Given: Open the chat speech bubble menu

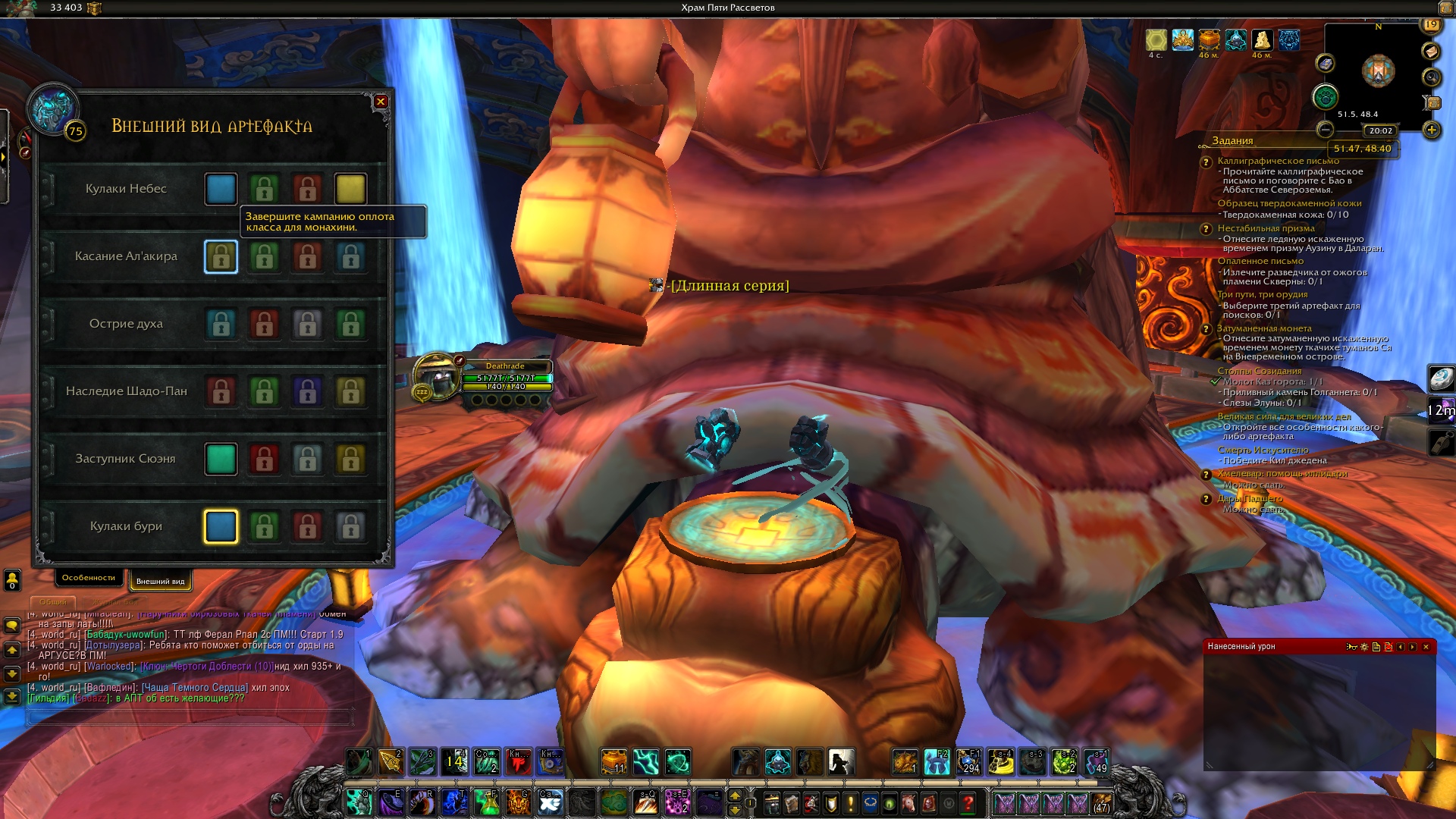Looking at the screenshot, I should pos(12,626).
